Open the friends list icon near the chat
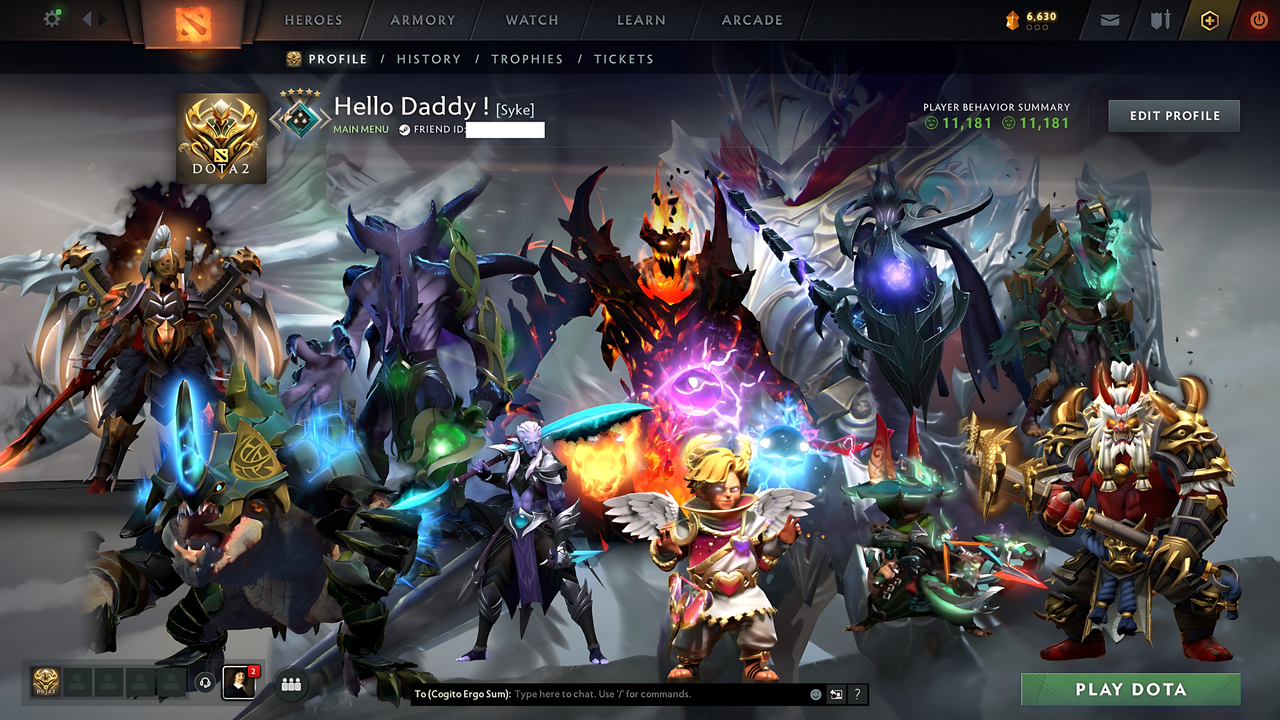The width and height of the screenshot is (1280, 720). (x=289, y=682)
